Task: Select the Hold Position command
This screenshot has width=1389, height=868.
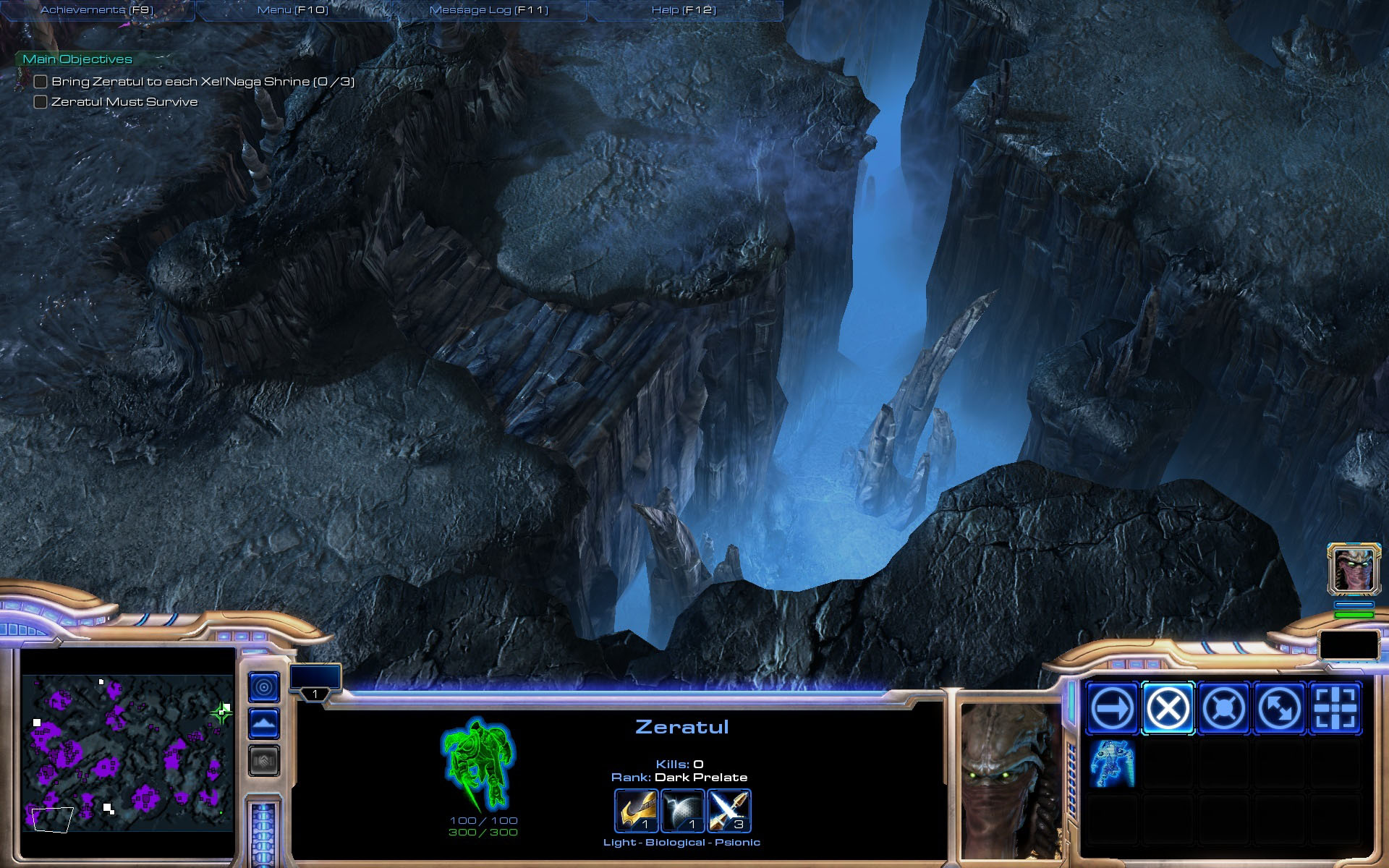Action: [1223, 708]
